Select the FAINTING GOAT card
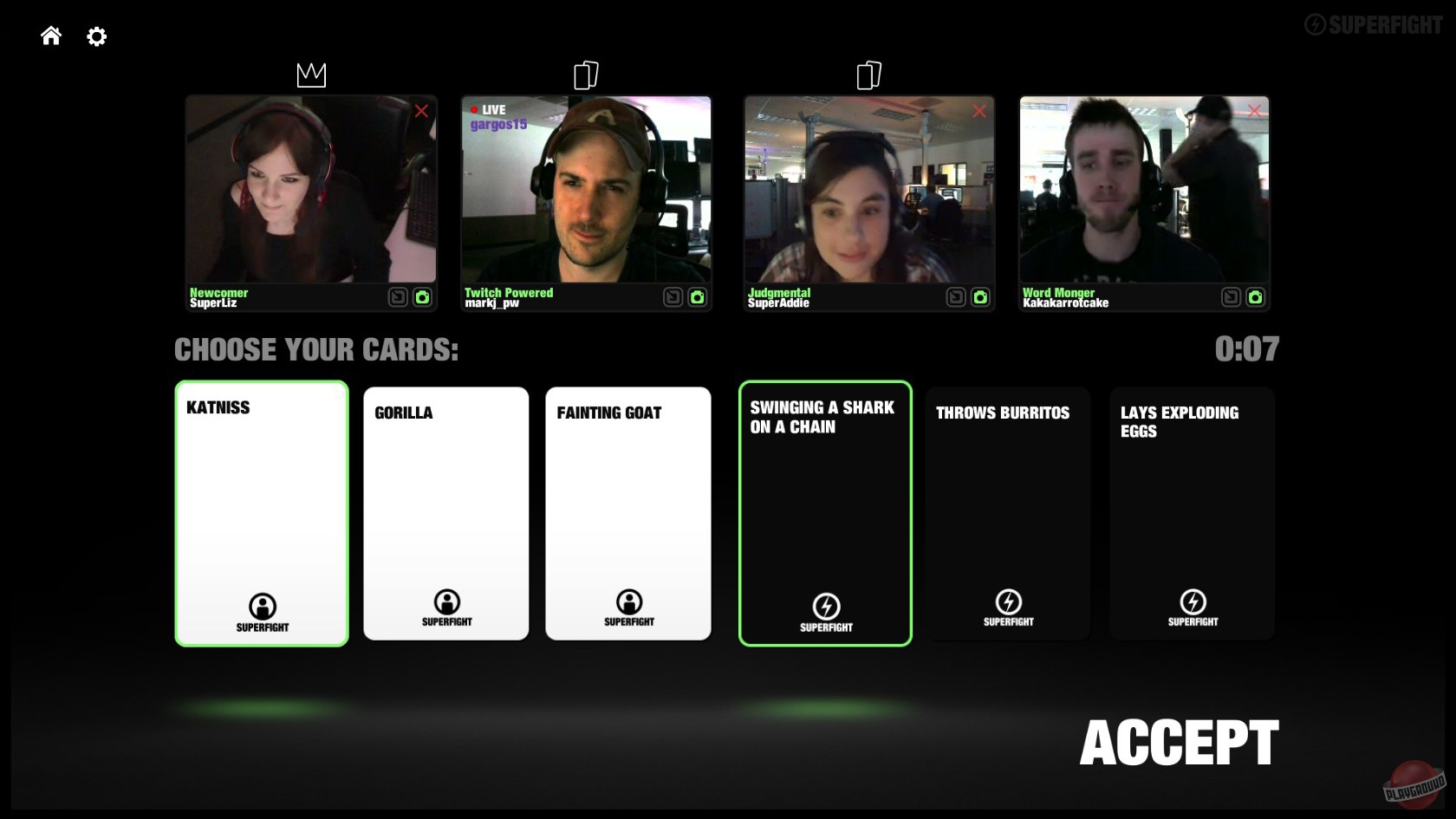The height and width of the screenshot is (819, 1456). [x=628, y=513]
